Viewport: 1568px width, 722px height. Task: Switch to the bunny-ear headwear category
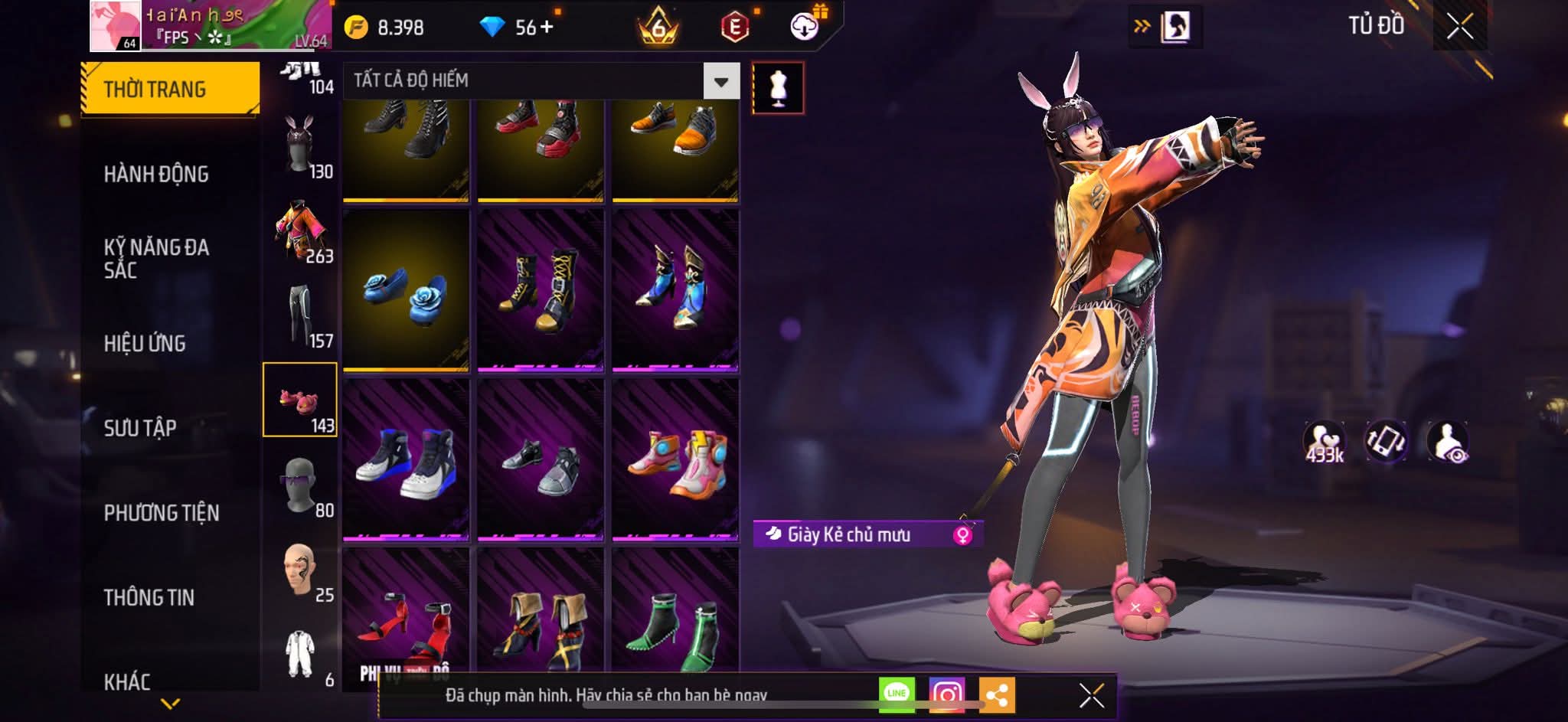tap(300, 145)
